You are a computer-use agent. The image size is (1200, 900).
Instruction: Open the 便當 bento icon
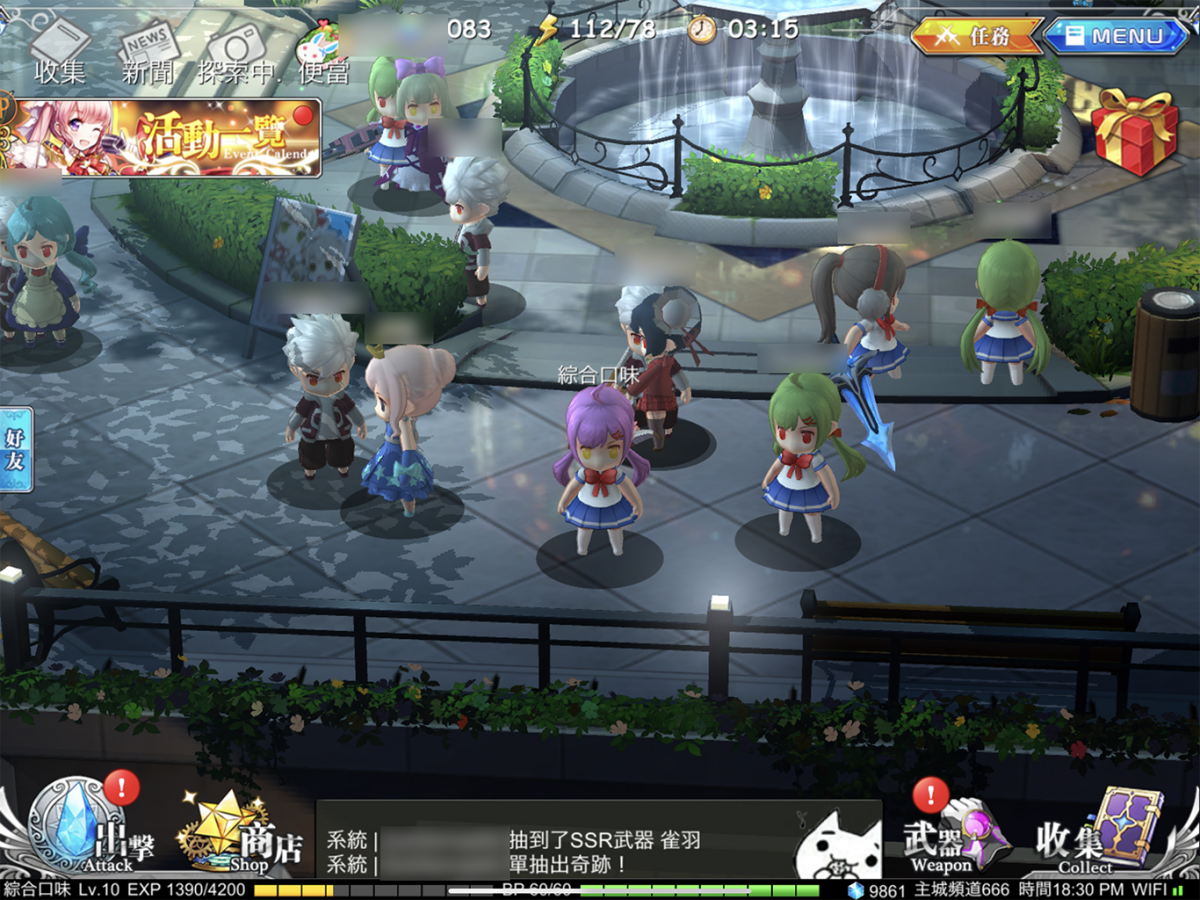323,52
